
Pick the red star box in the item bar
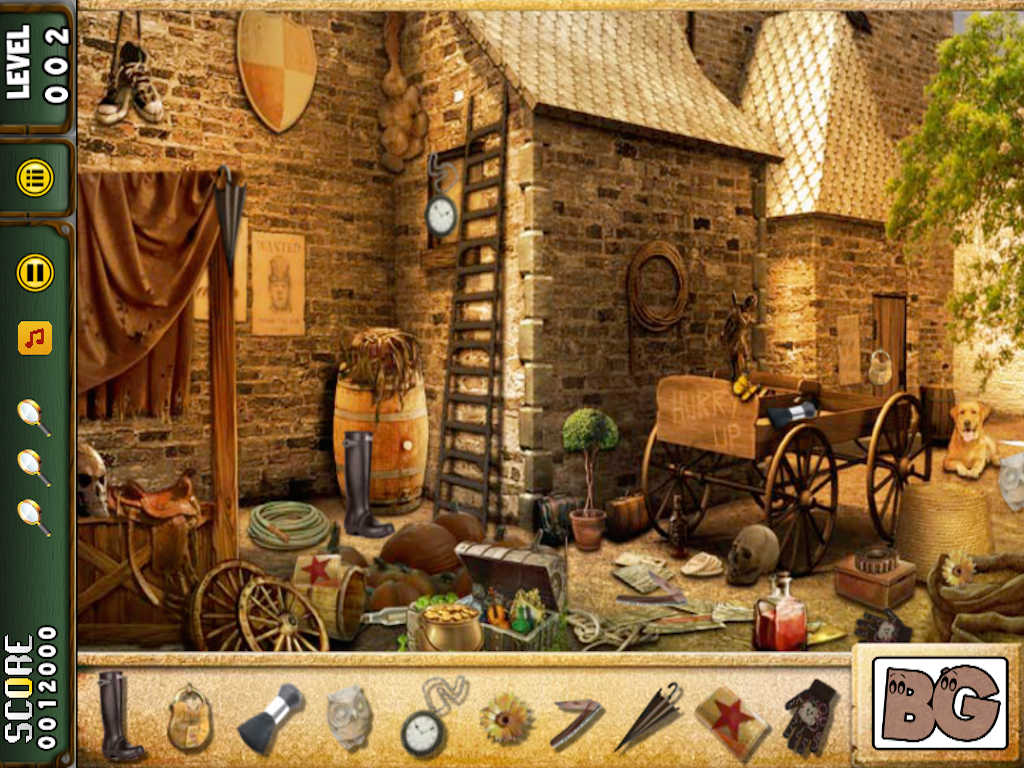pyautogui.click(x=731, y=716)
